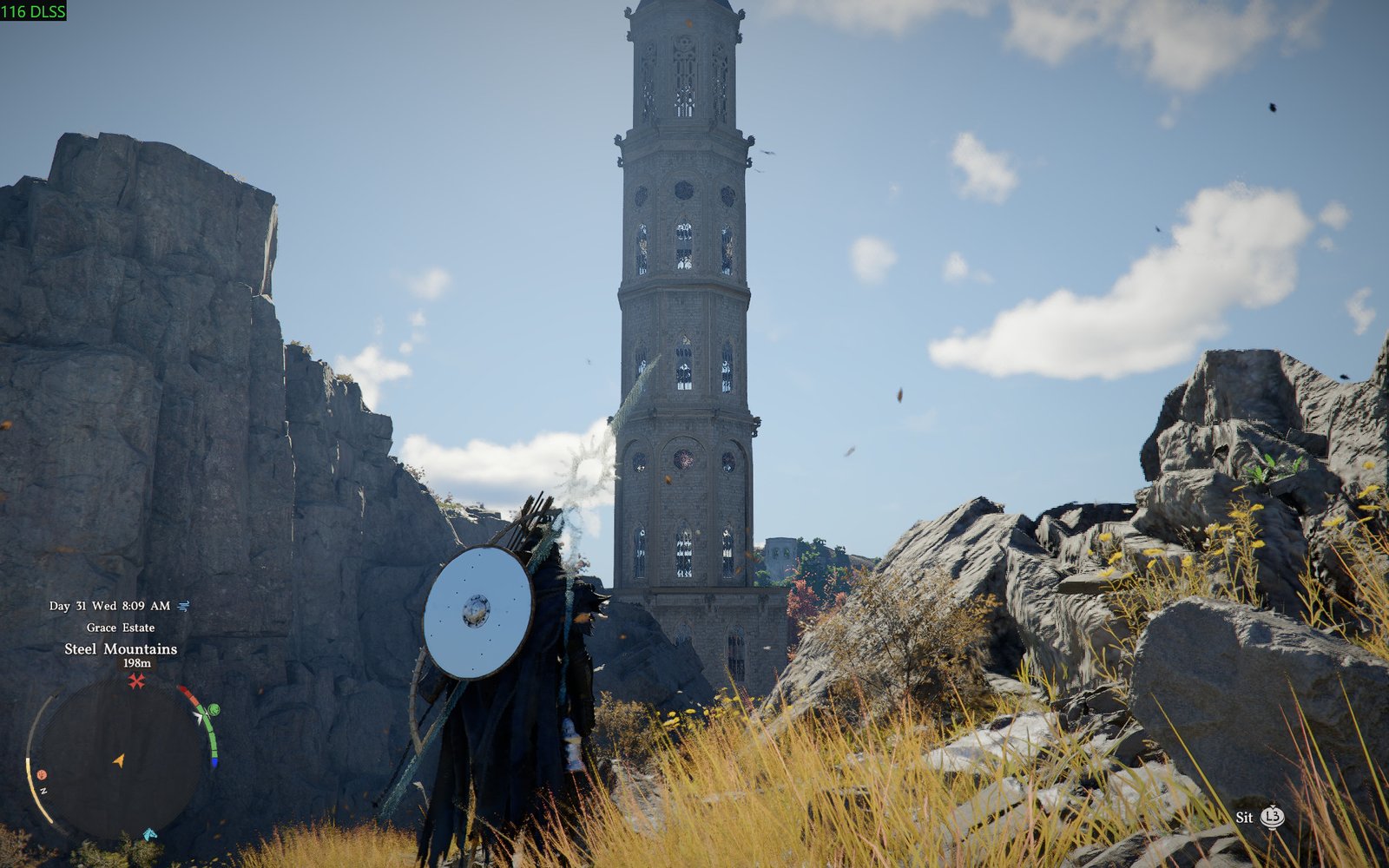Click the white chevron marker on the compass edge

pos(199,716)
